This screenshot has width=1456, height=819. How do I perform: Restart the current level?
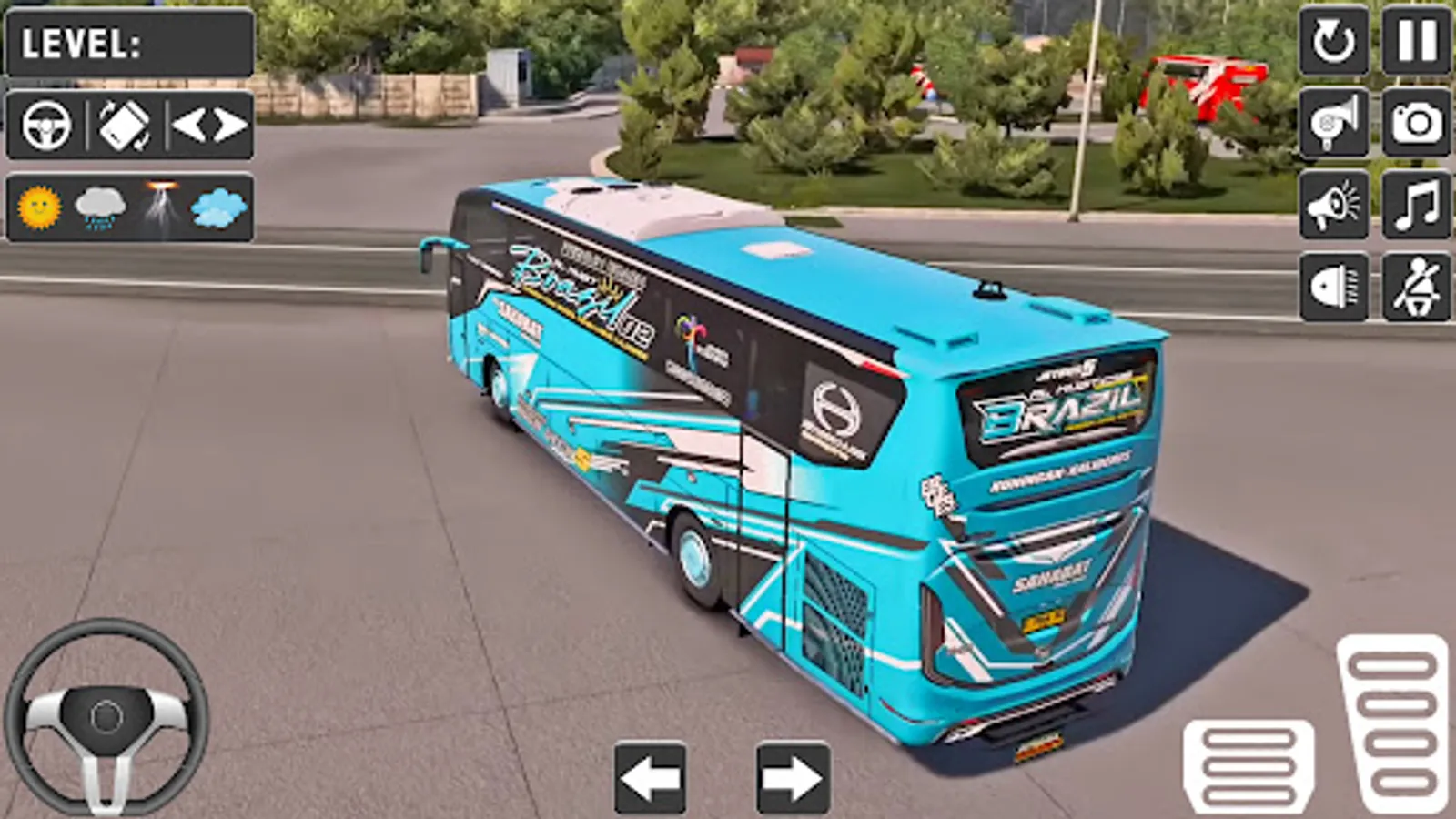(1332, 43)
